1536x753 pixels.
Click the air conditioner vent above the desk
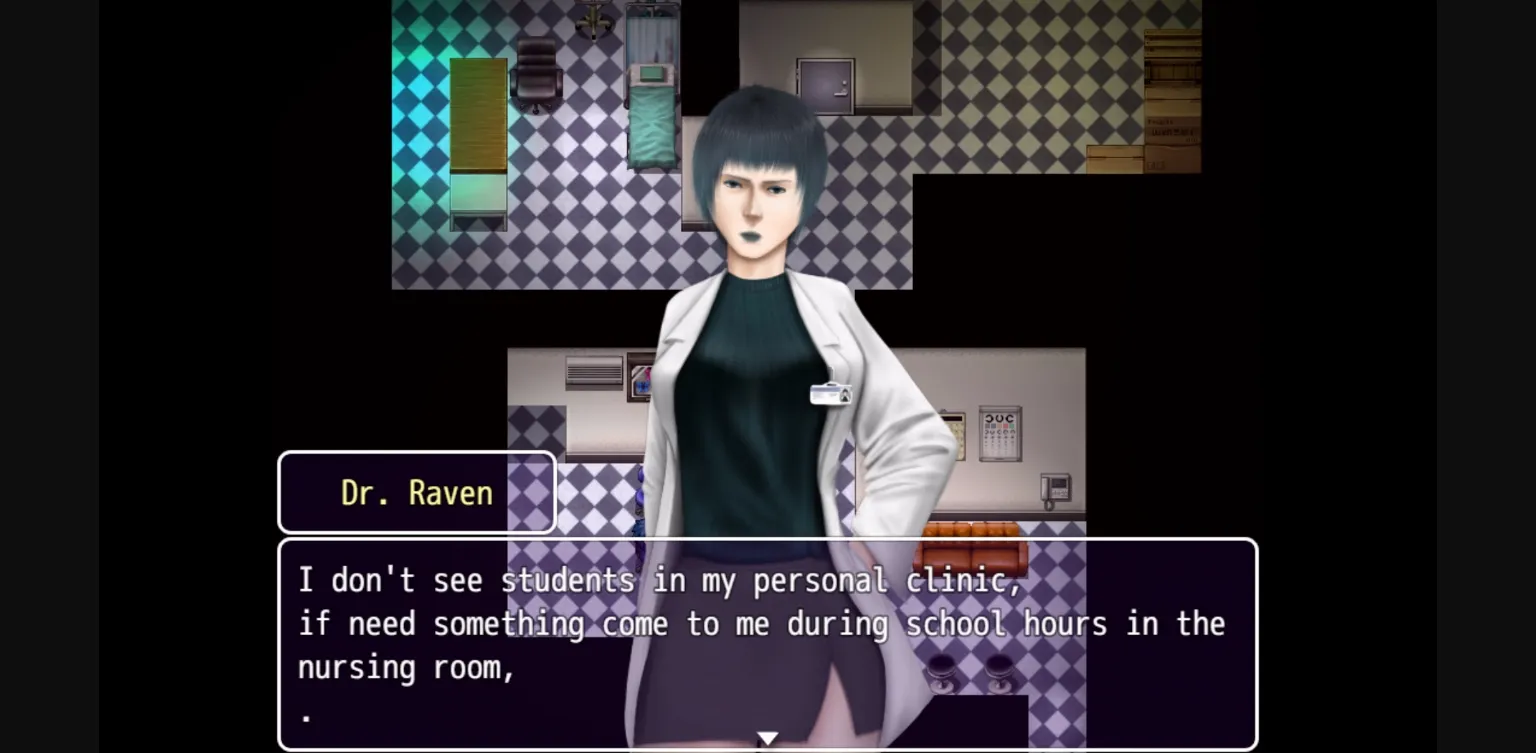592,372
